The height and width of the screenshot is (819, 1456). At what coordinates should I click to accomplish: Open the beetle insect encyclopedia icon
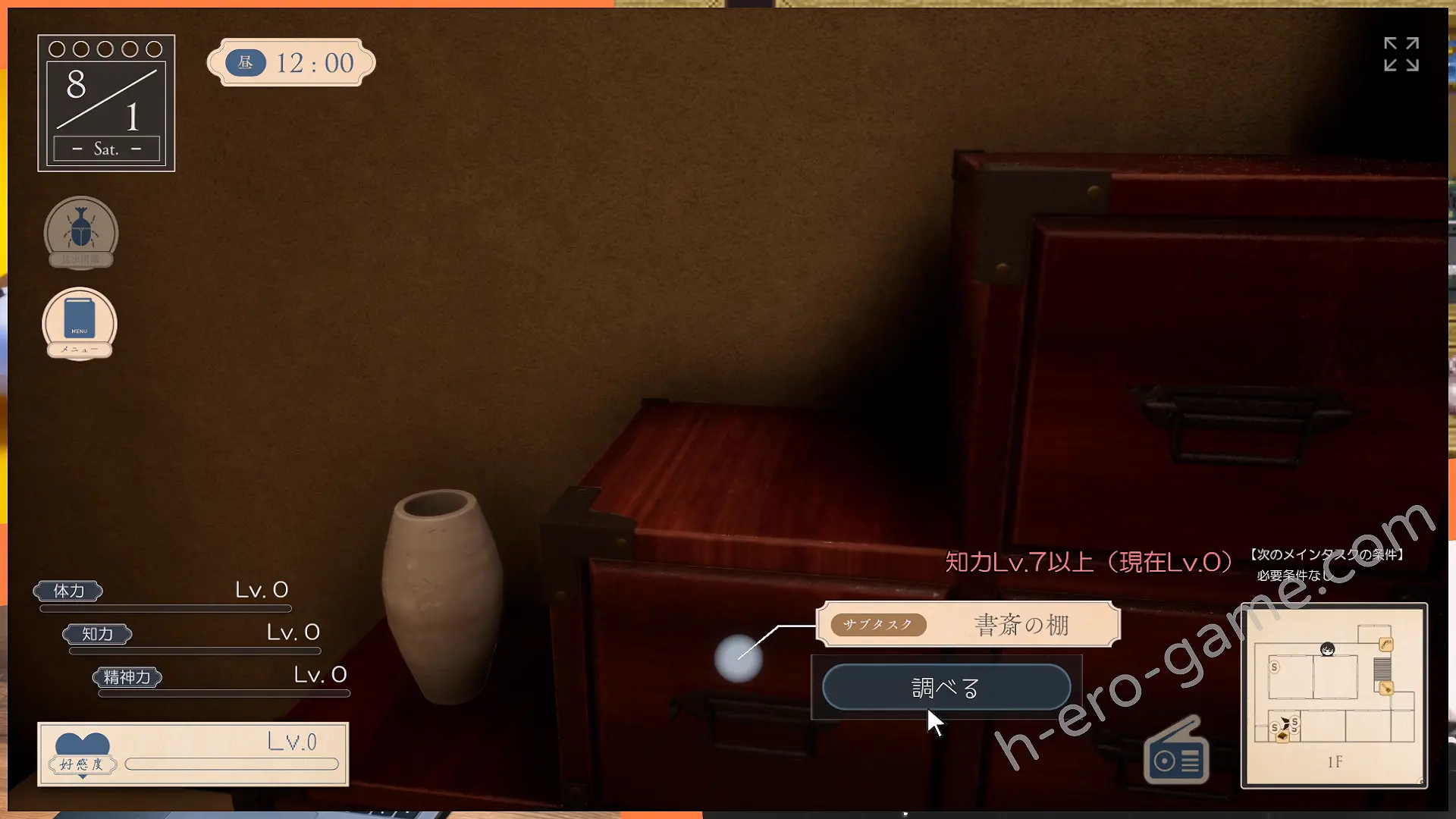tap(80, 232)
